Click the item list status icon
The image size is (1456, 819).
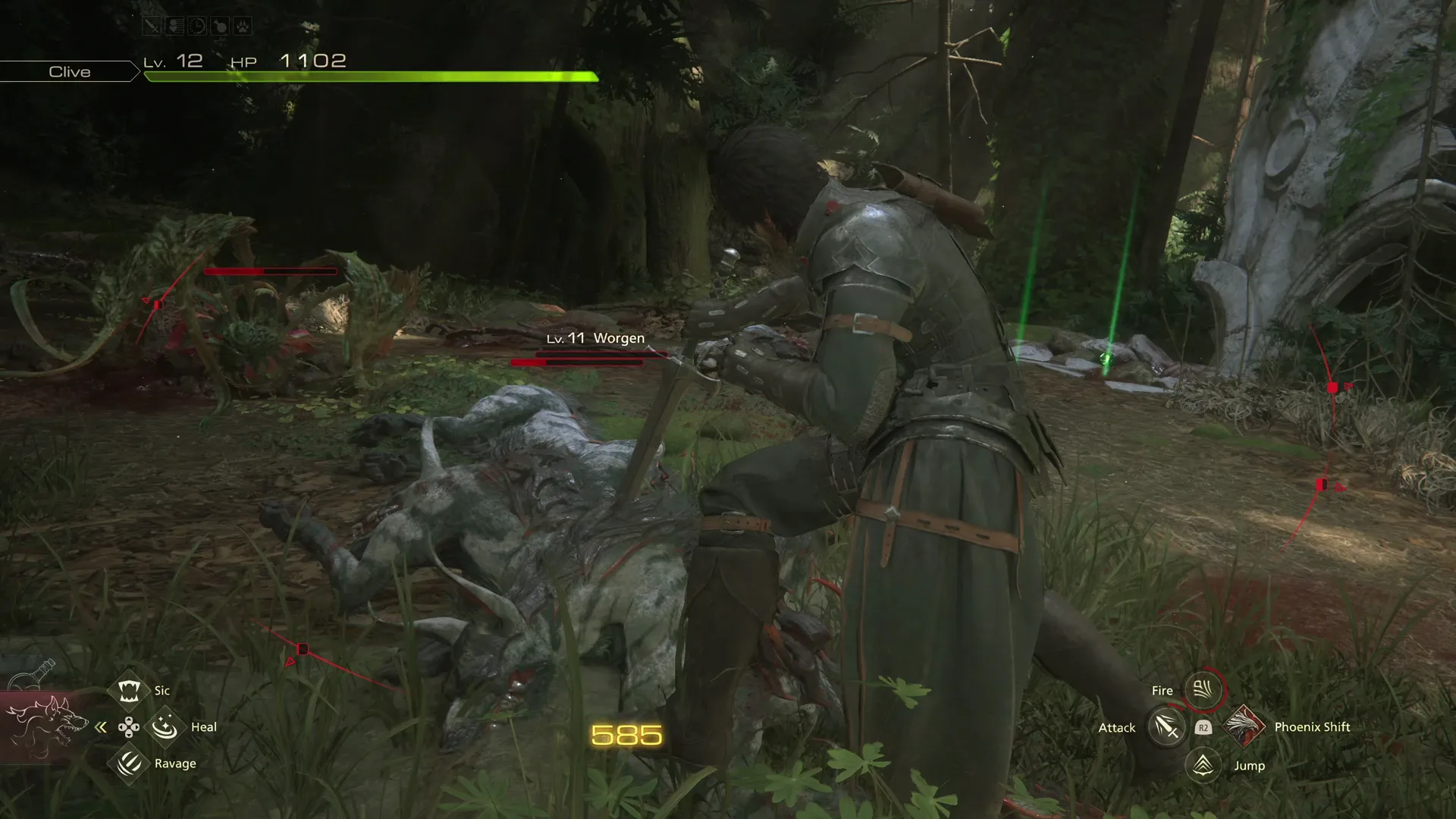pos(174,27)
